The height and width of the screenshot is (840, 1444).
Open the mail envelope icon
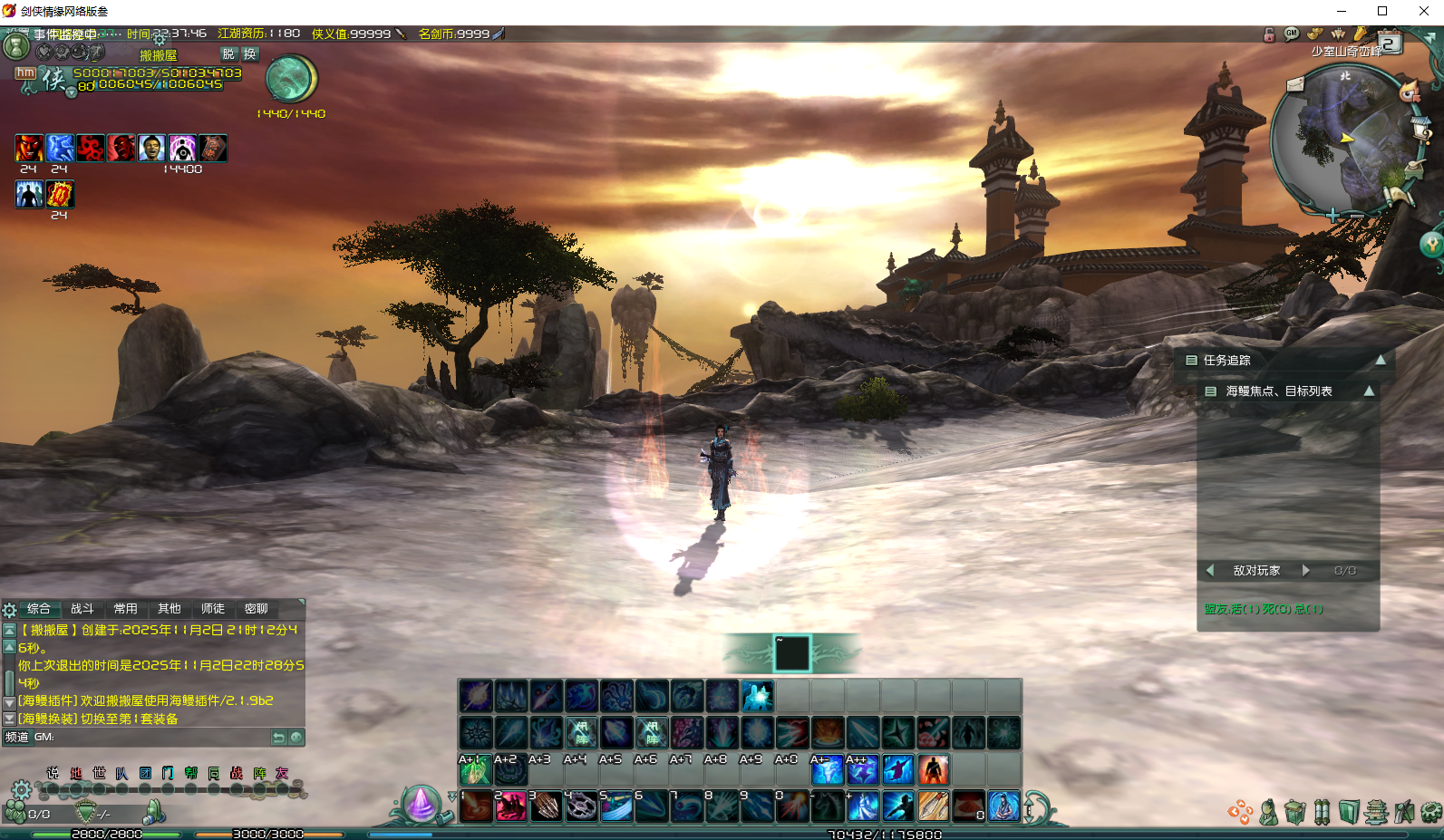(x=1295, y=85)
